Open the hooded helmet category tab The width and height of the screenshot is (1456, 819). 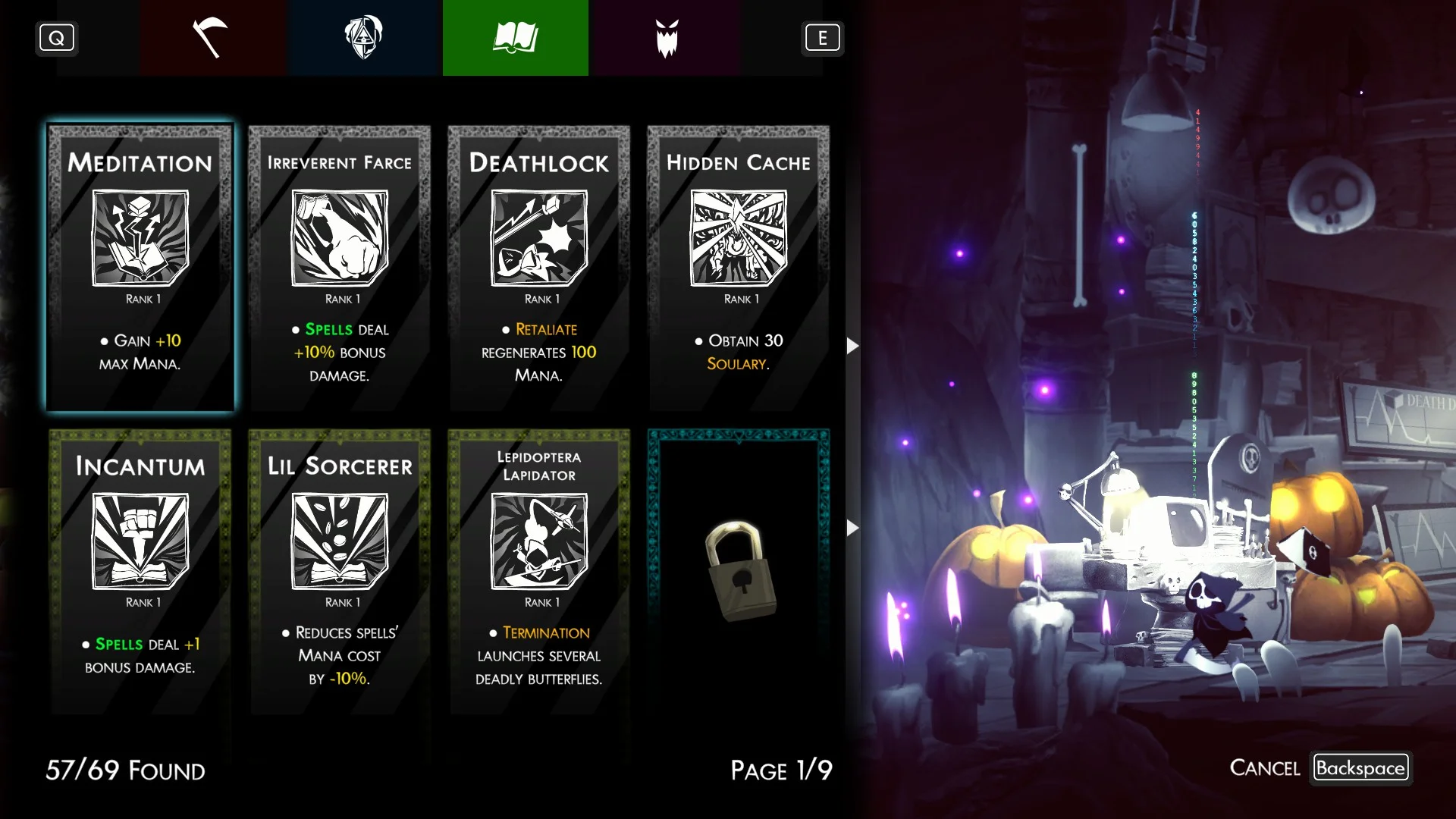tap(364, 38)
